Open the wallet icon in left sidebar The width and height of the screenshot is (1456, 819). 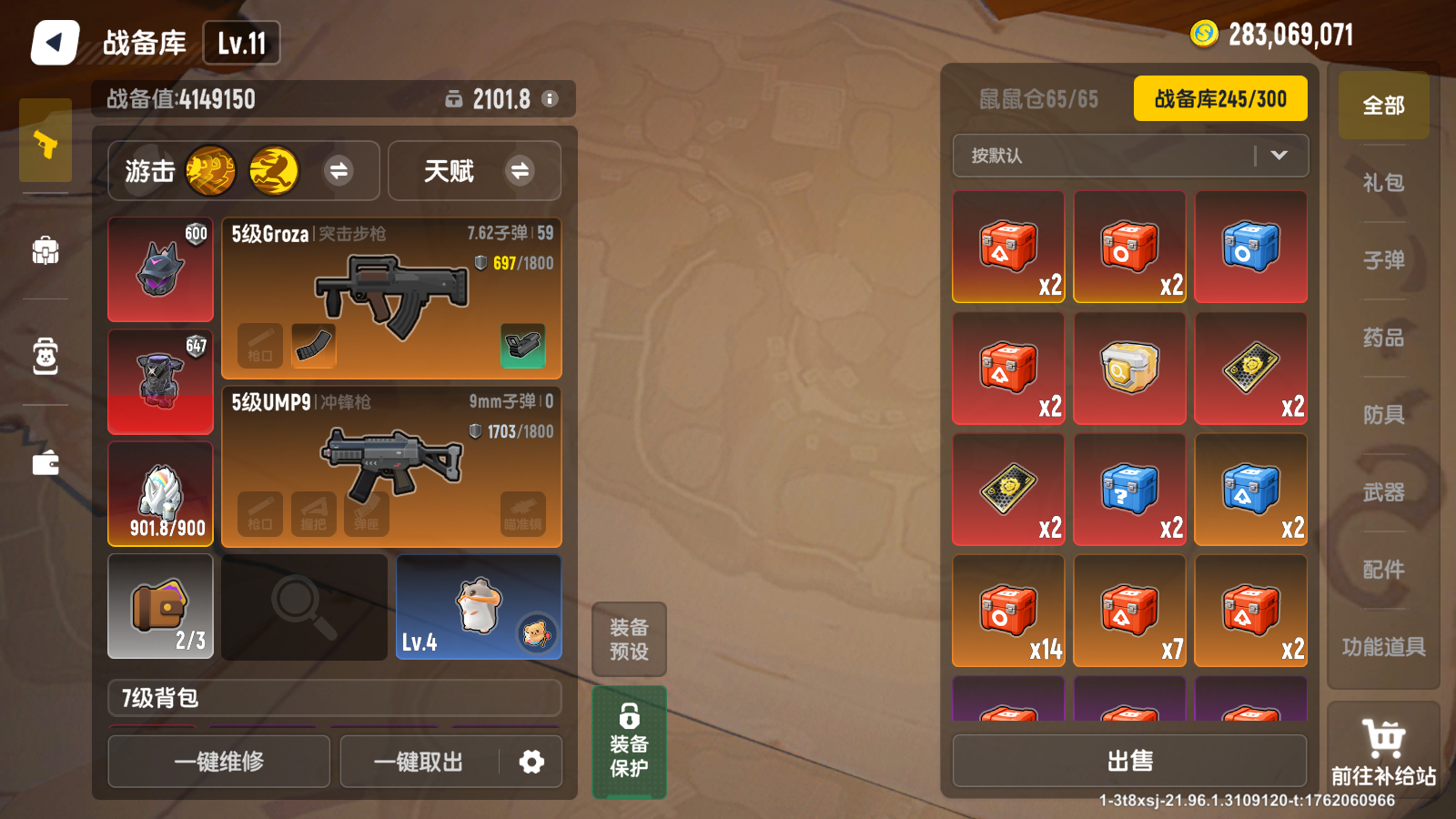45,462
